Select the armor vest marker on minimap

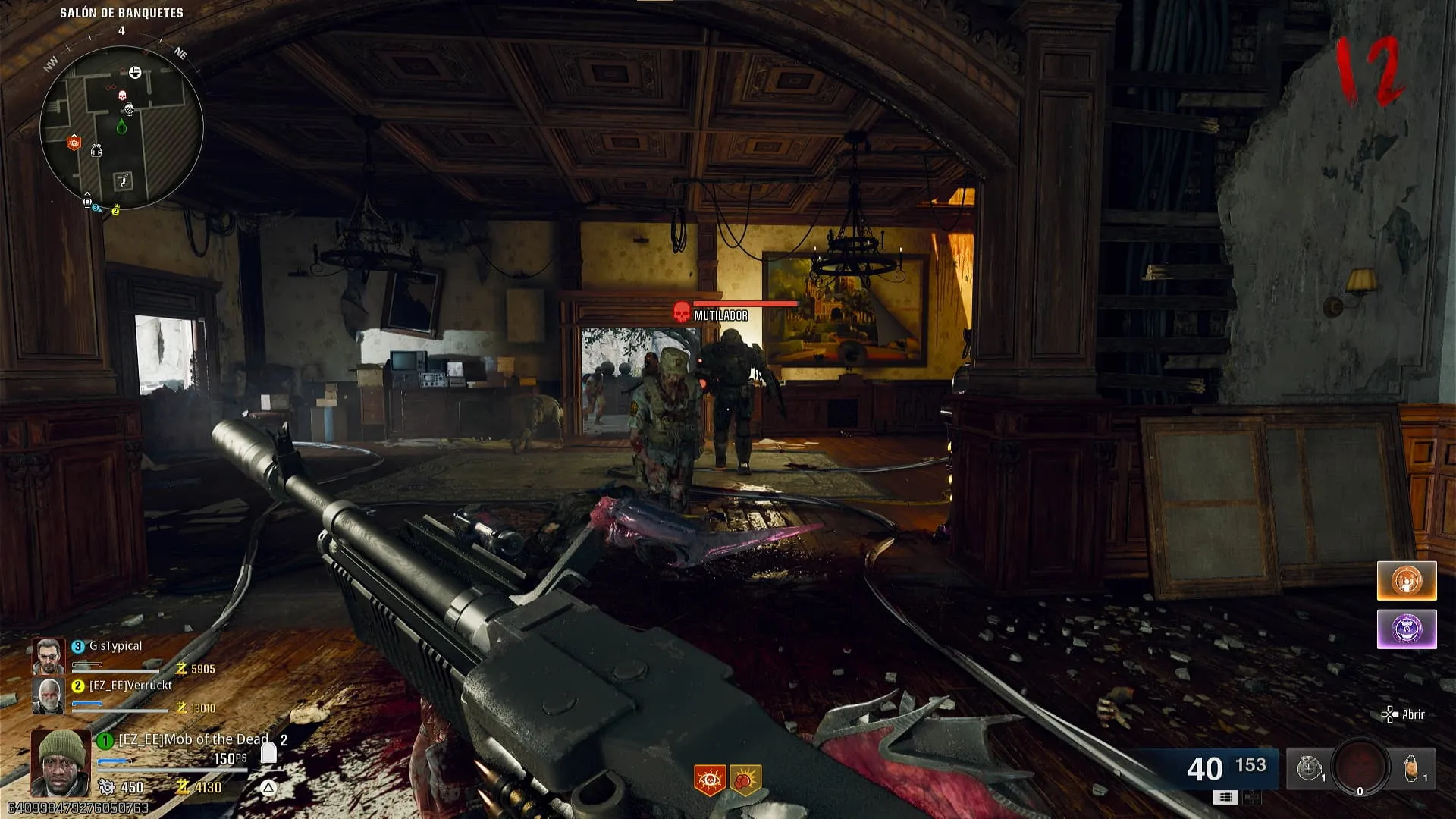pyautogui.click(x=96, y=150)
